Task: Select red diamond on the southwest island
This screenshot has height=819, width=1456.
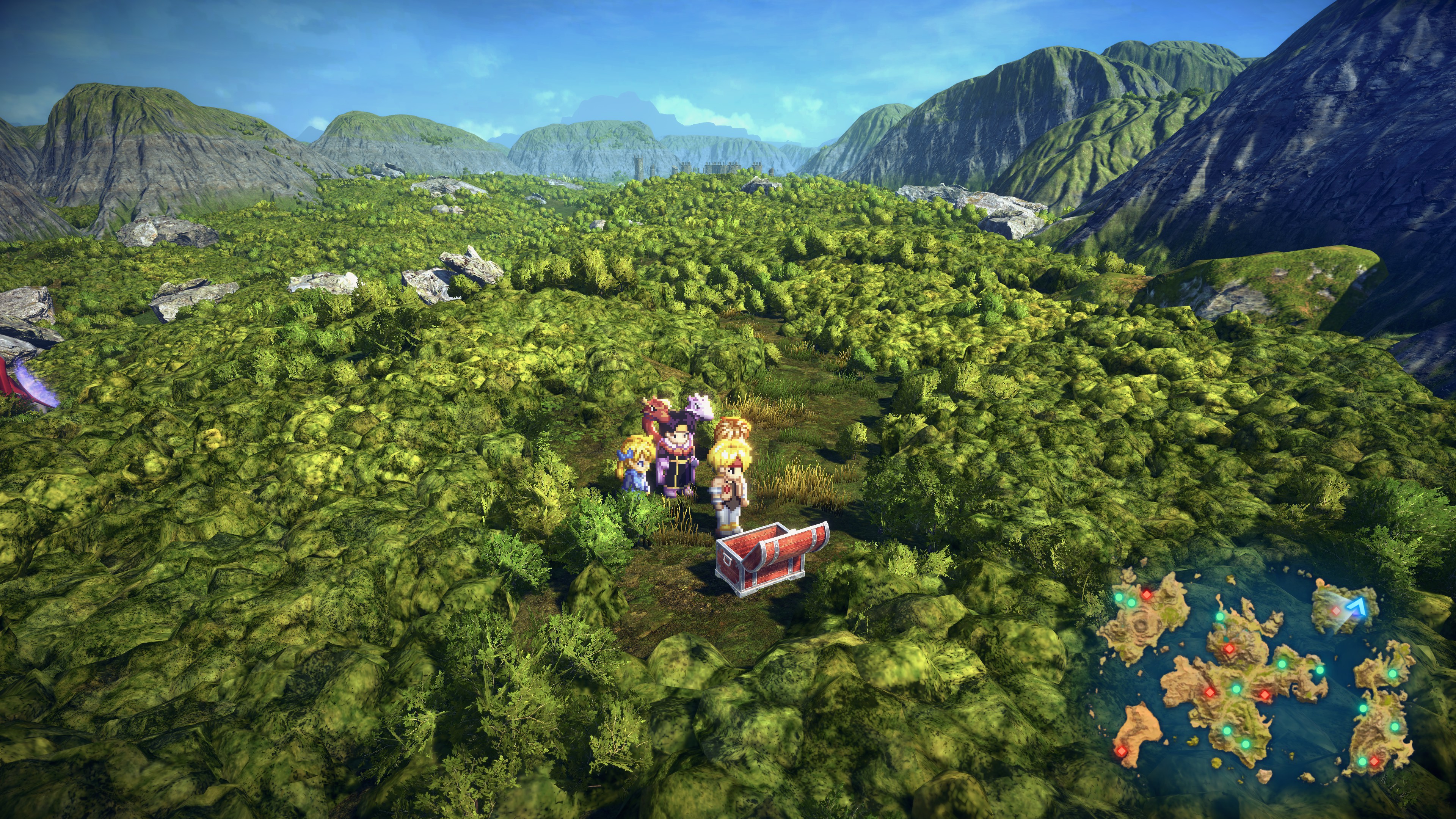Action: click(1120, 751)
